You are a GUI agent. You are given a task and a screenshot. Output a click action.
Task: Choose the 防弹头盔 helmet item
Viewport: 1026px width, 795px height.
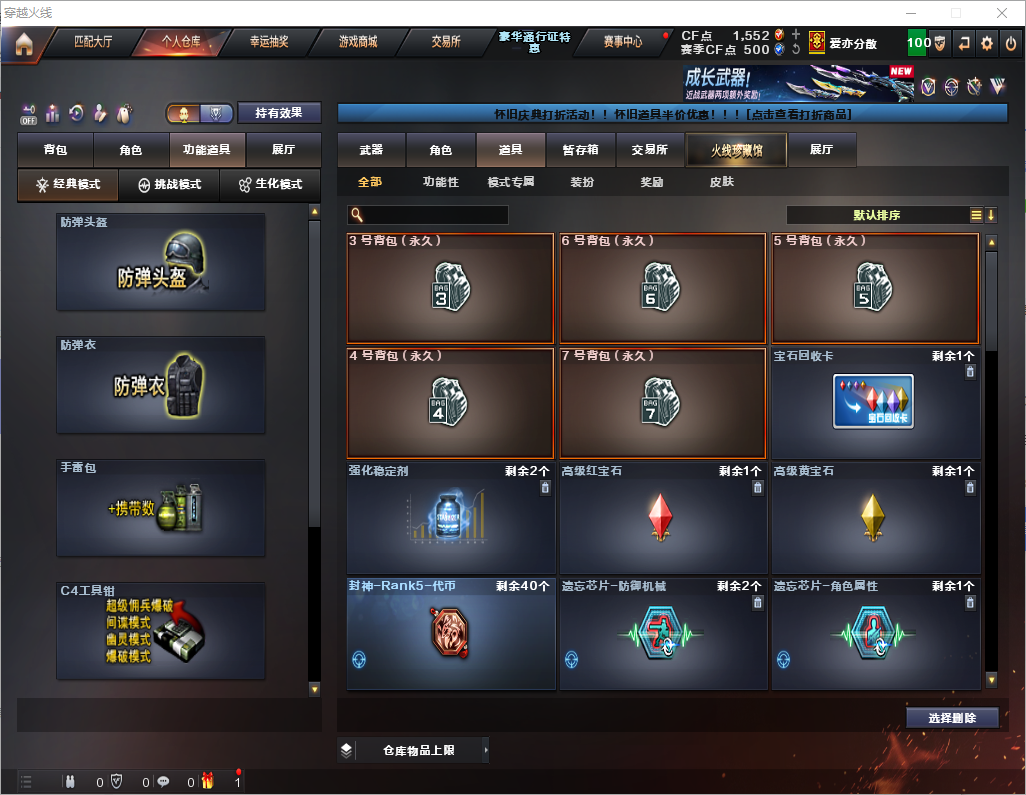click(x=161, y=261)
